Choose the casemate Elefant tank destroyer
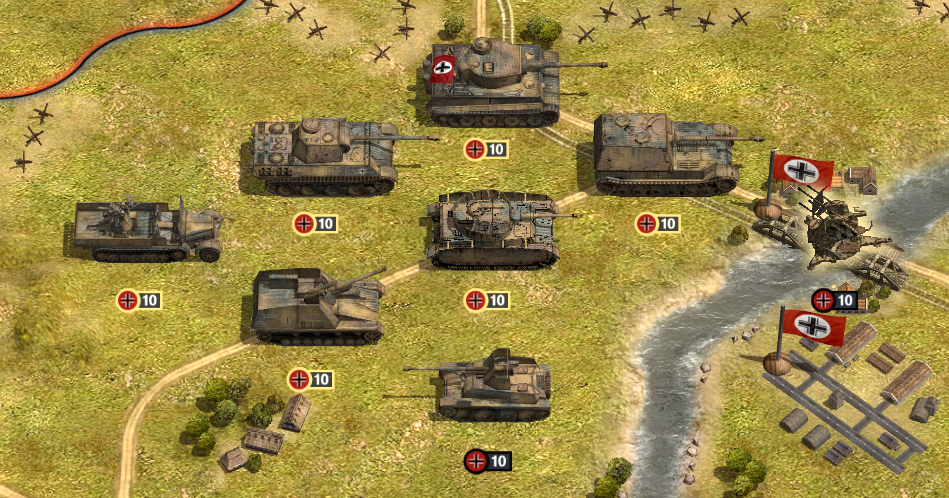 click(660, 155)
